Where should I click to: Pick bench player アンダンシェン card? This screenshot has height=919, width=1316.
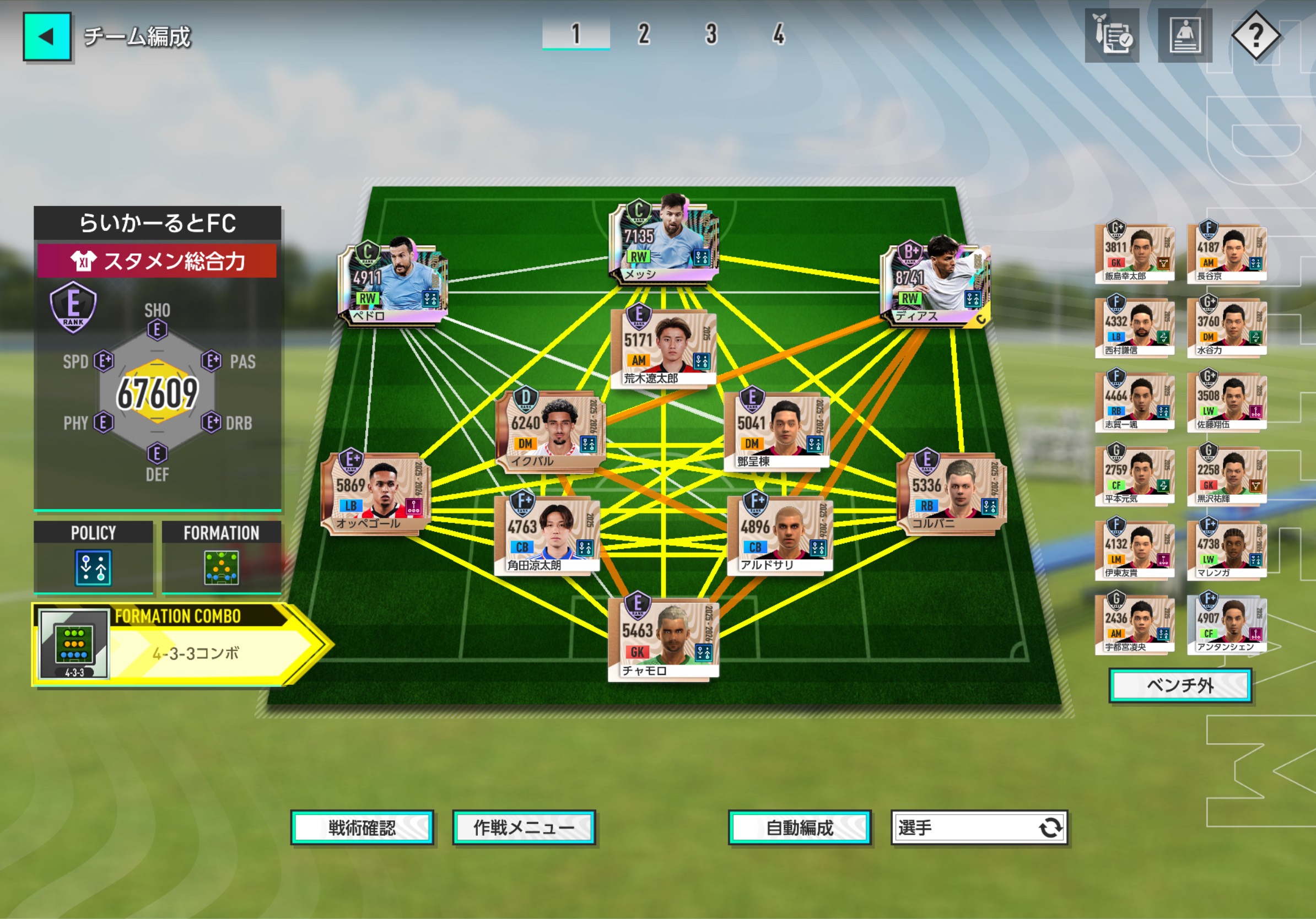(1227, 623)
